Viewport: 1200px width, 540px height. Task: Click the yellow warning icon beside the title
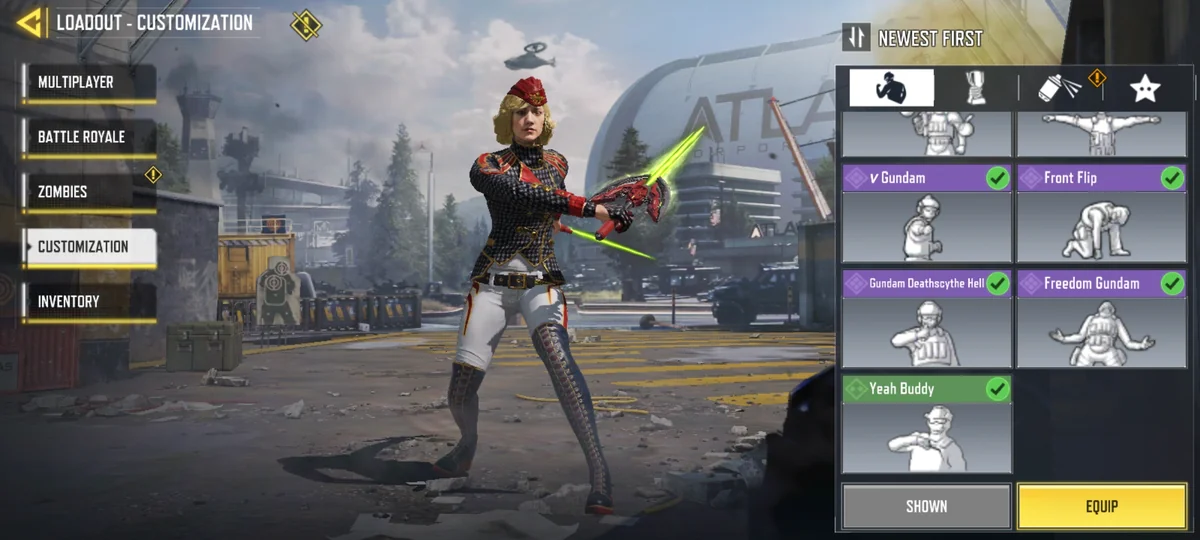[x=306, y=24]
